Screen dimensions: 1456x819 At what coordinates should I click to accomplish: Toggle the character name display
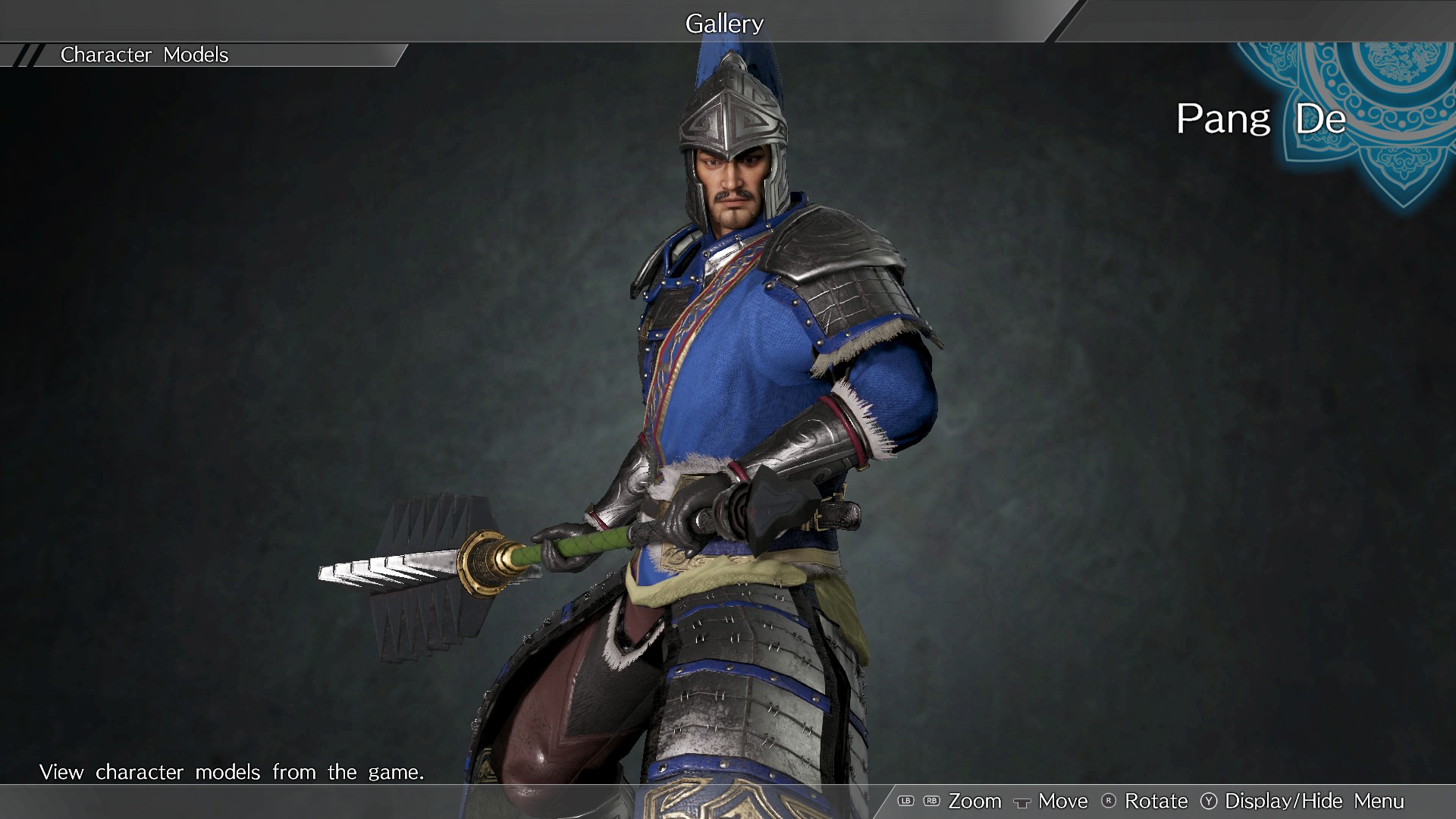[x=1313, y=801]
